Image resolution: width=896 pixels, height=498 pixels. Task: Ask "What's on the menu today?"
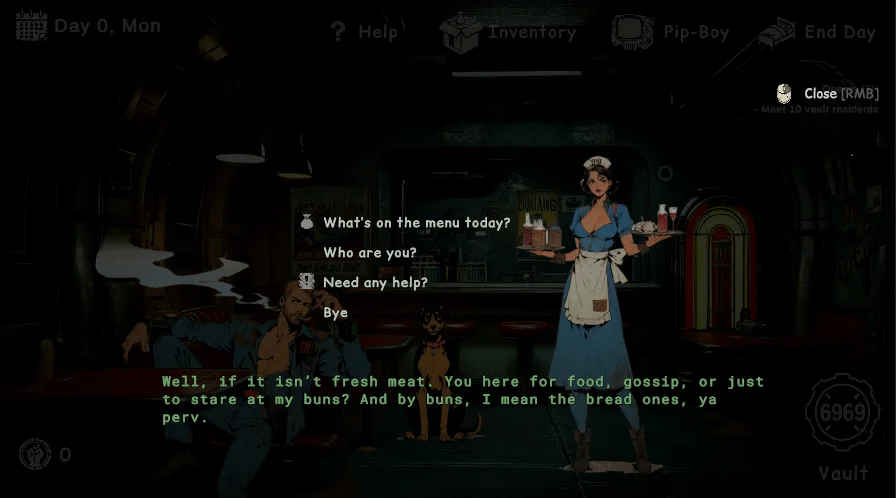(416, 223)
